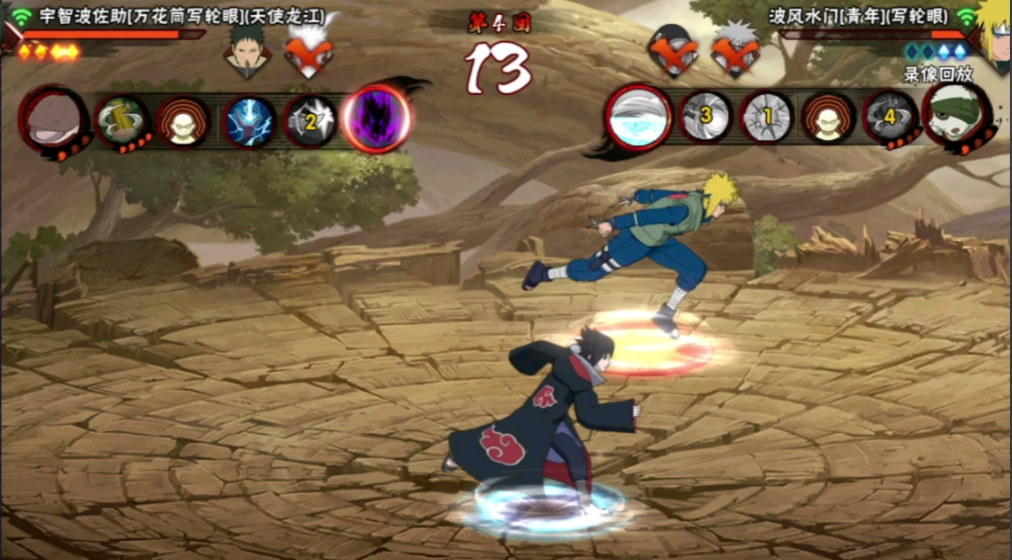Select the orange-ringed figure icon on Minato's bar

[x=828, y=118]
